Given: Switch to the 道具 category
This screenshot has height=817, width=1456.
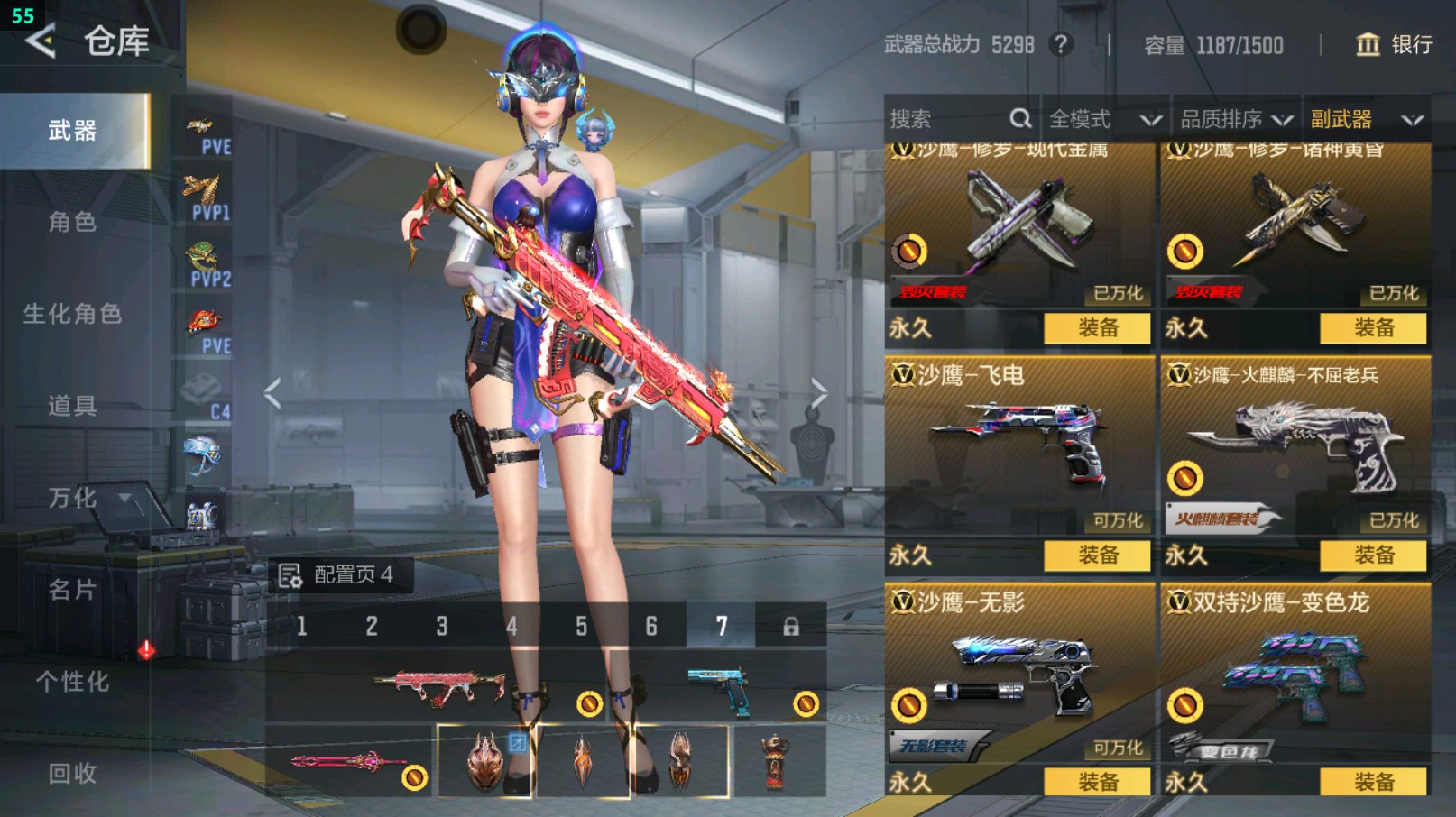Looking at the screenshot, I should click(x=72, y=406).
